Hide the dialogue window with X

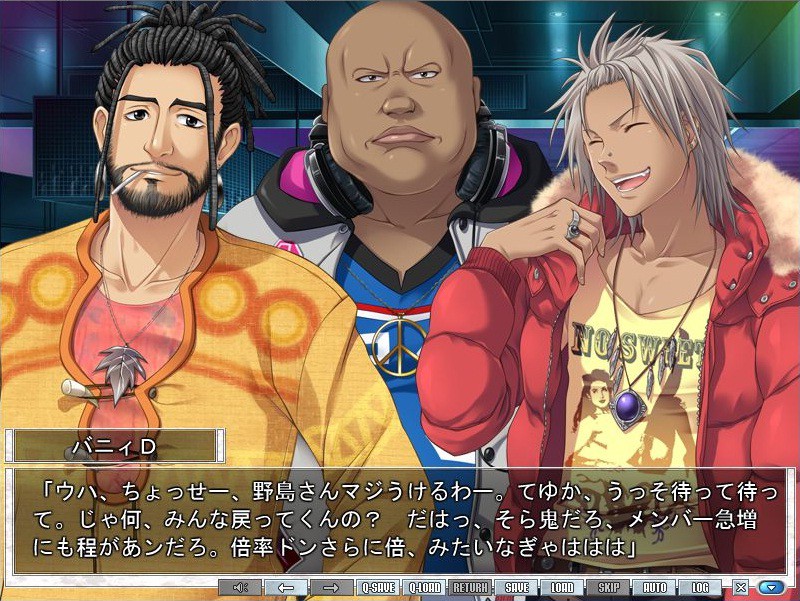[x=741, y=588]
